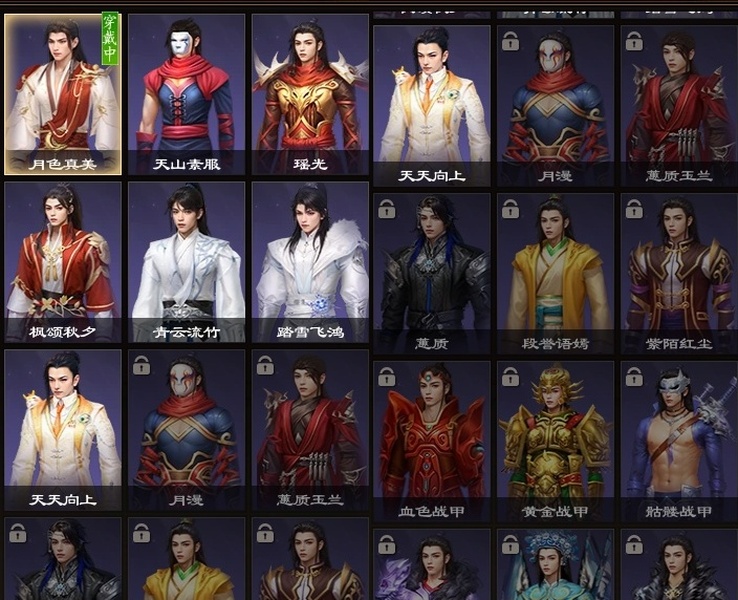
Task: Select the 枫颂秋夕 red robe
Action: coord(63,262)
